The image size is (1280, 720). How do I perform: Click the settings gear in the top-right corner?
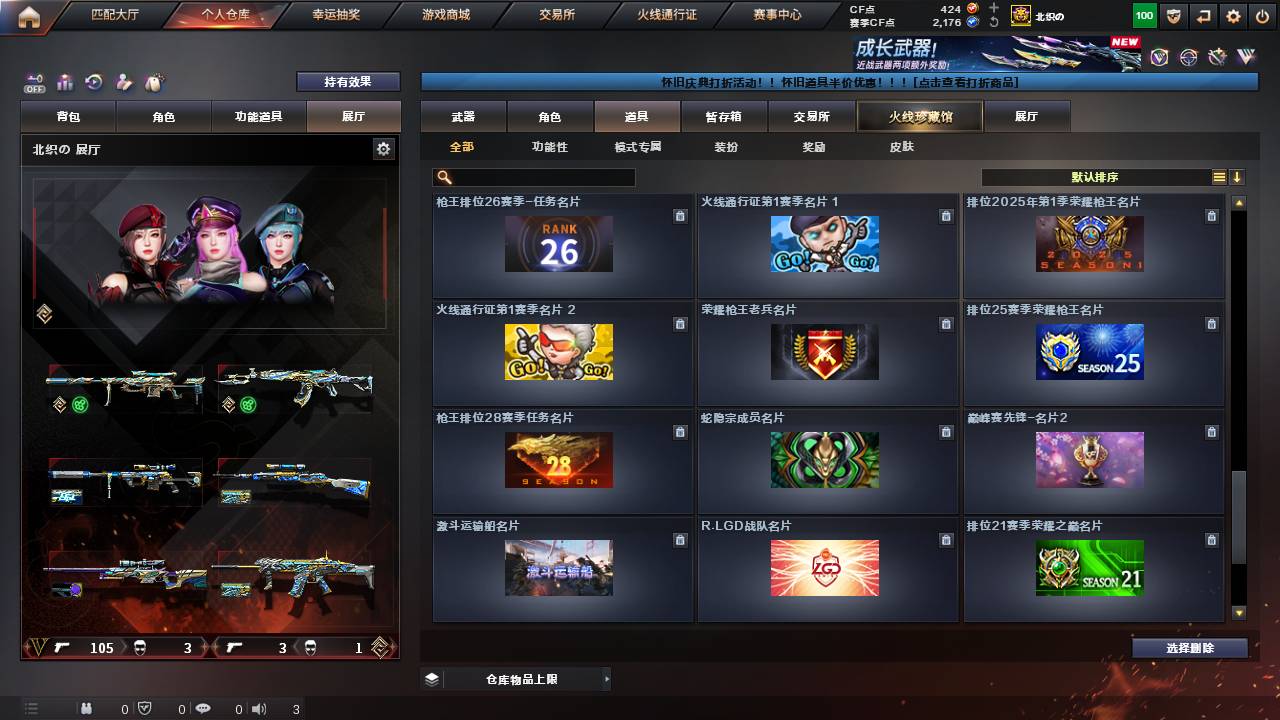tap(1234, 15)
